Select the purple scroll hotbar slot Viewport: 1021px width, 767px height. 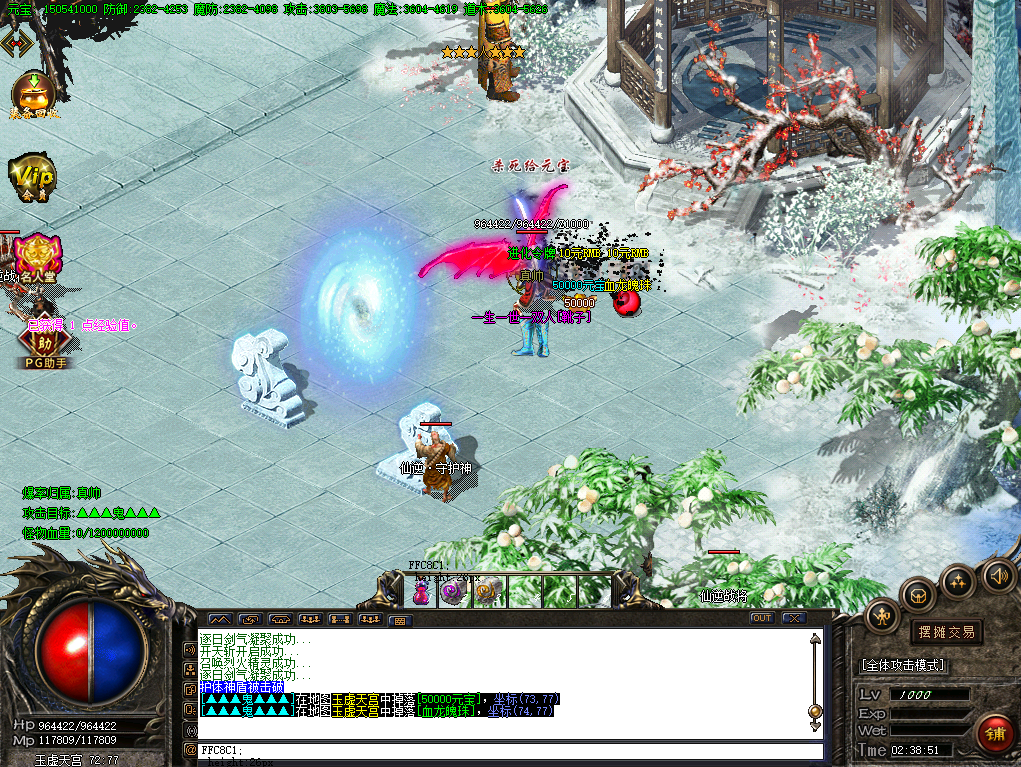point(455,592)
